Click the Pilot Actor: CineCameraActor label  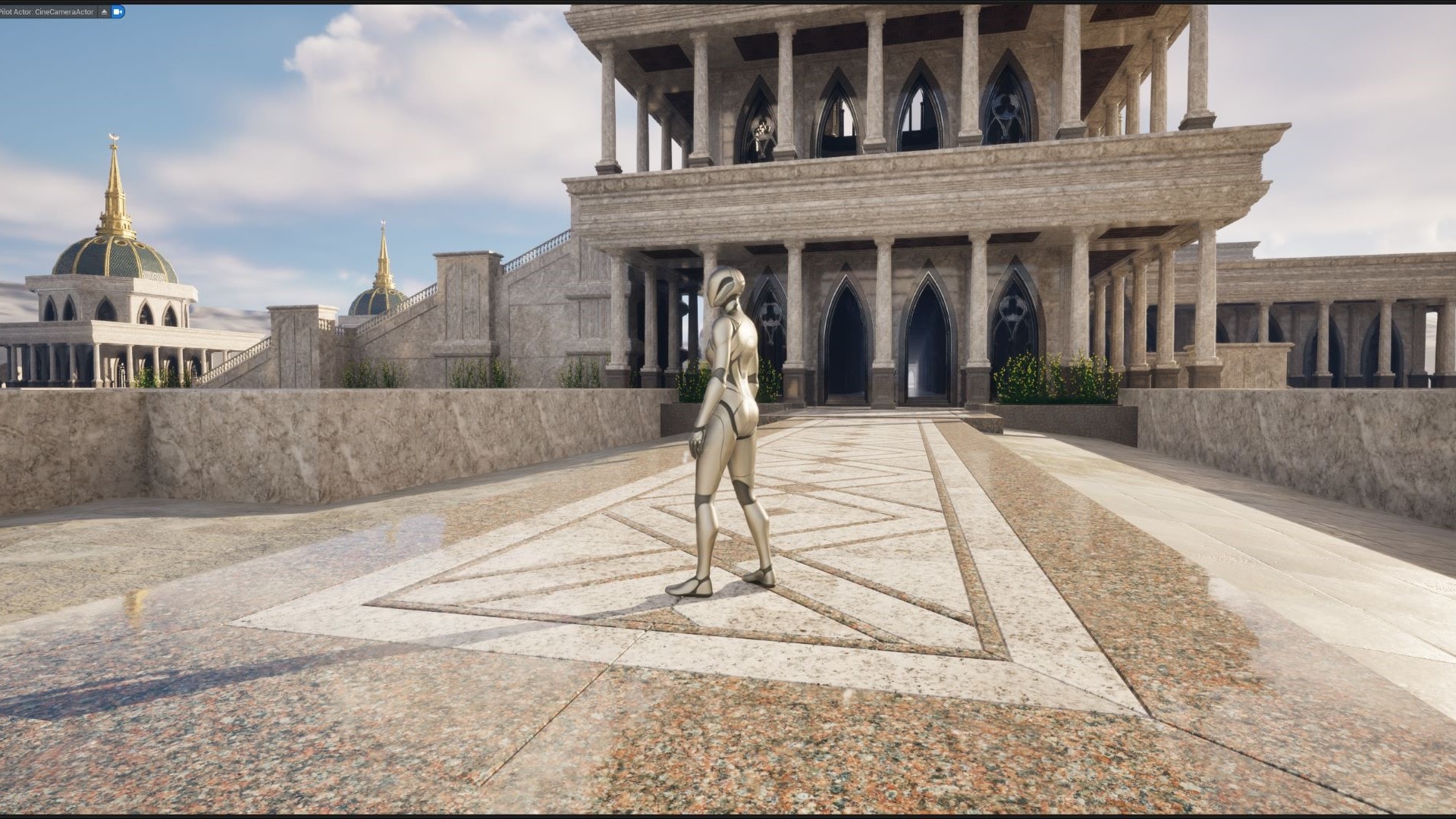click(x=45, y=11)
